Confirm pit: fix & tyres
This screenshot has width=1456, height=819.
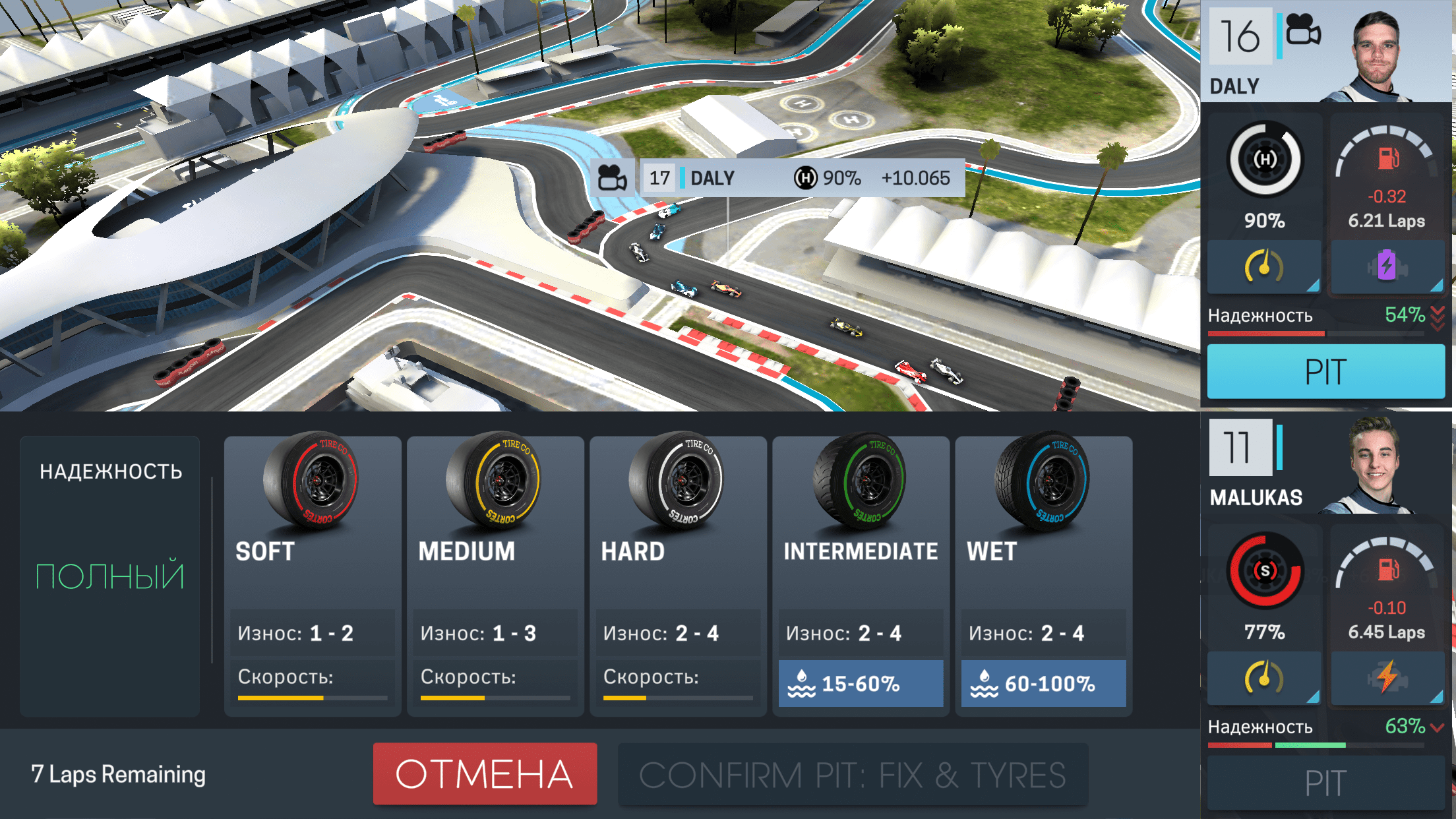[852, 775]
